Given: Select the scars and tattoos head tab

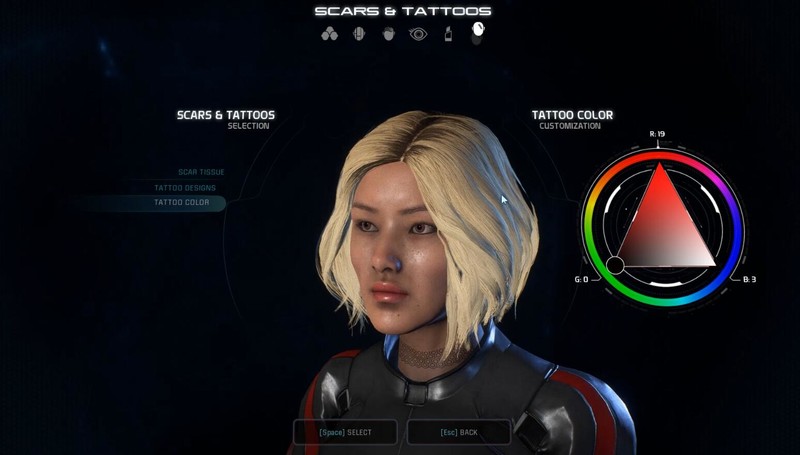Looking at the screenshot, I should (478, 32).
